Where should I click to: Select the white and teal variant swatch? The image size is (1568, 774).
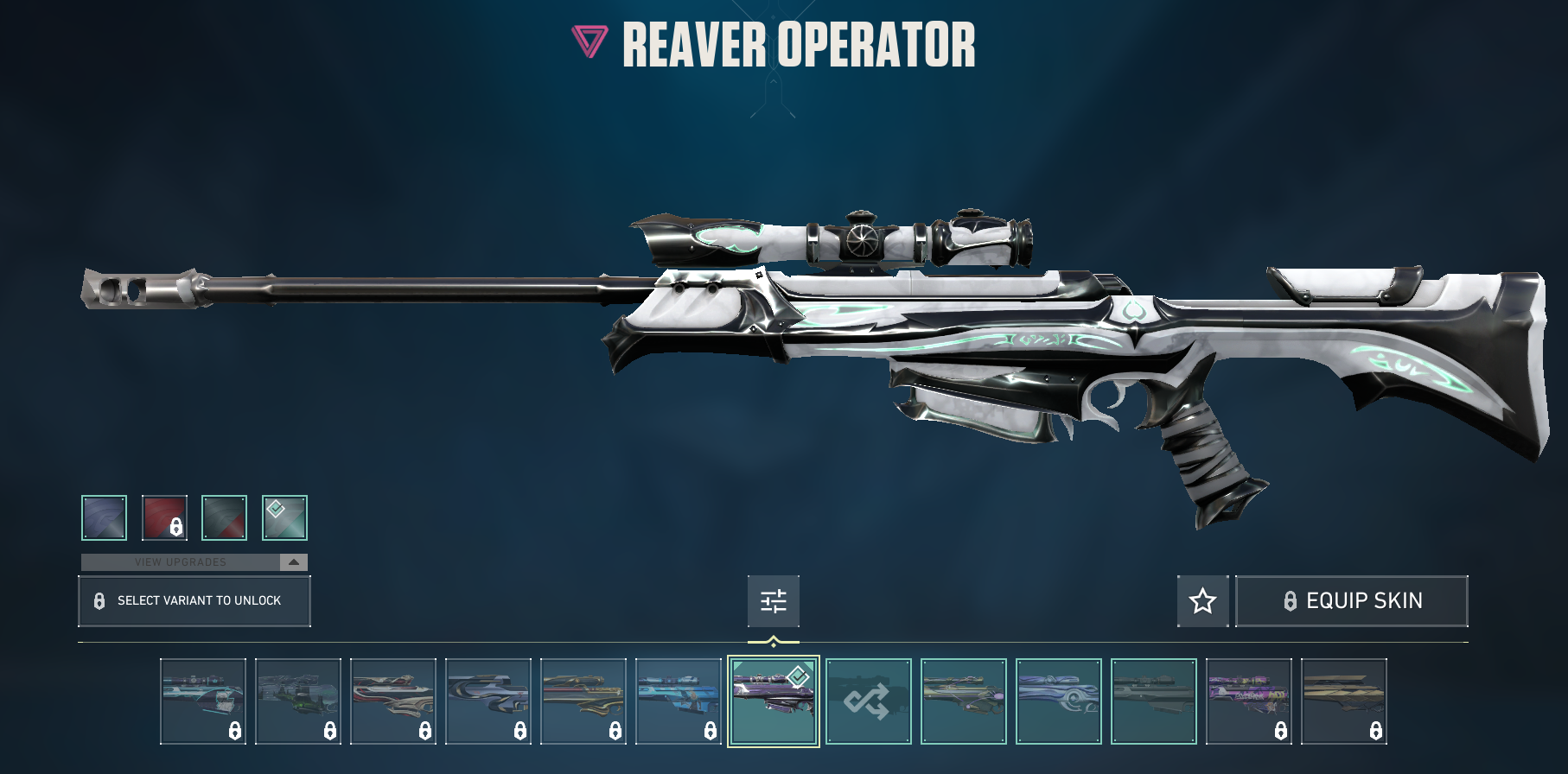tap(284, 517)
